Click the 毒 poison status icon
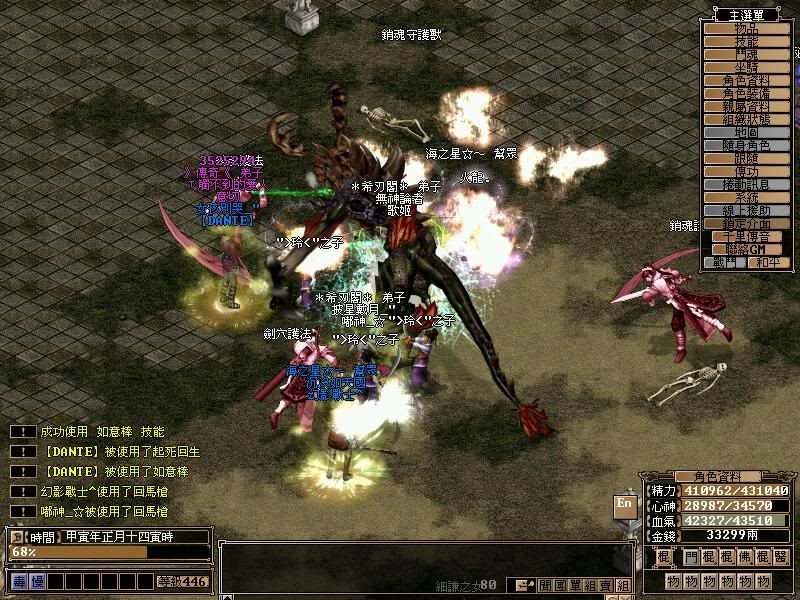 19,581
